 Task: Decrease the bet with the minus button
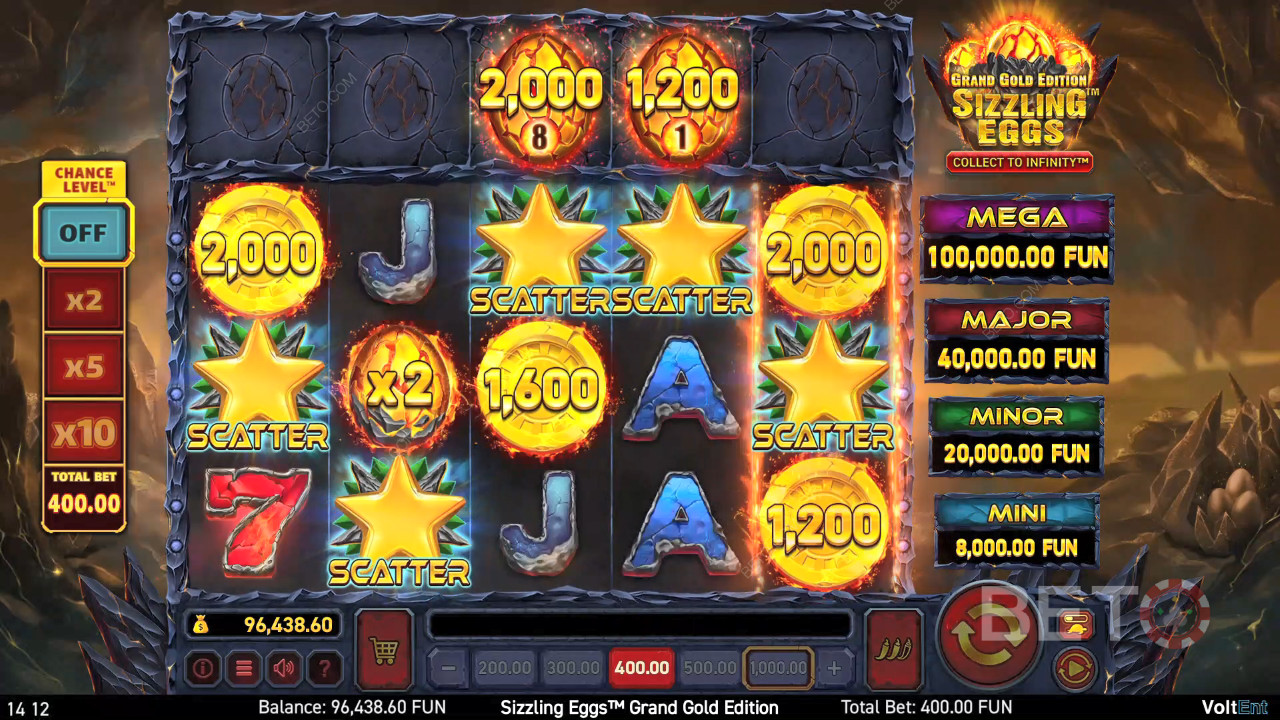point(449,668)
